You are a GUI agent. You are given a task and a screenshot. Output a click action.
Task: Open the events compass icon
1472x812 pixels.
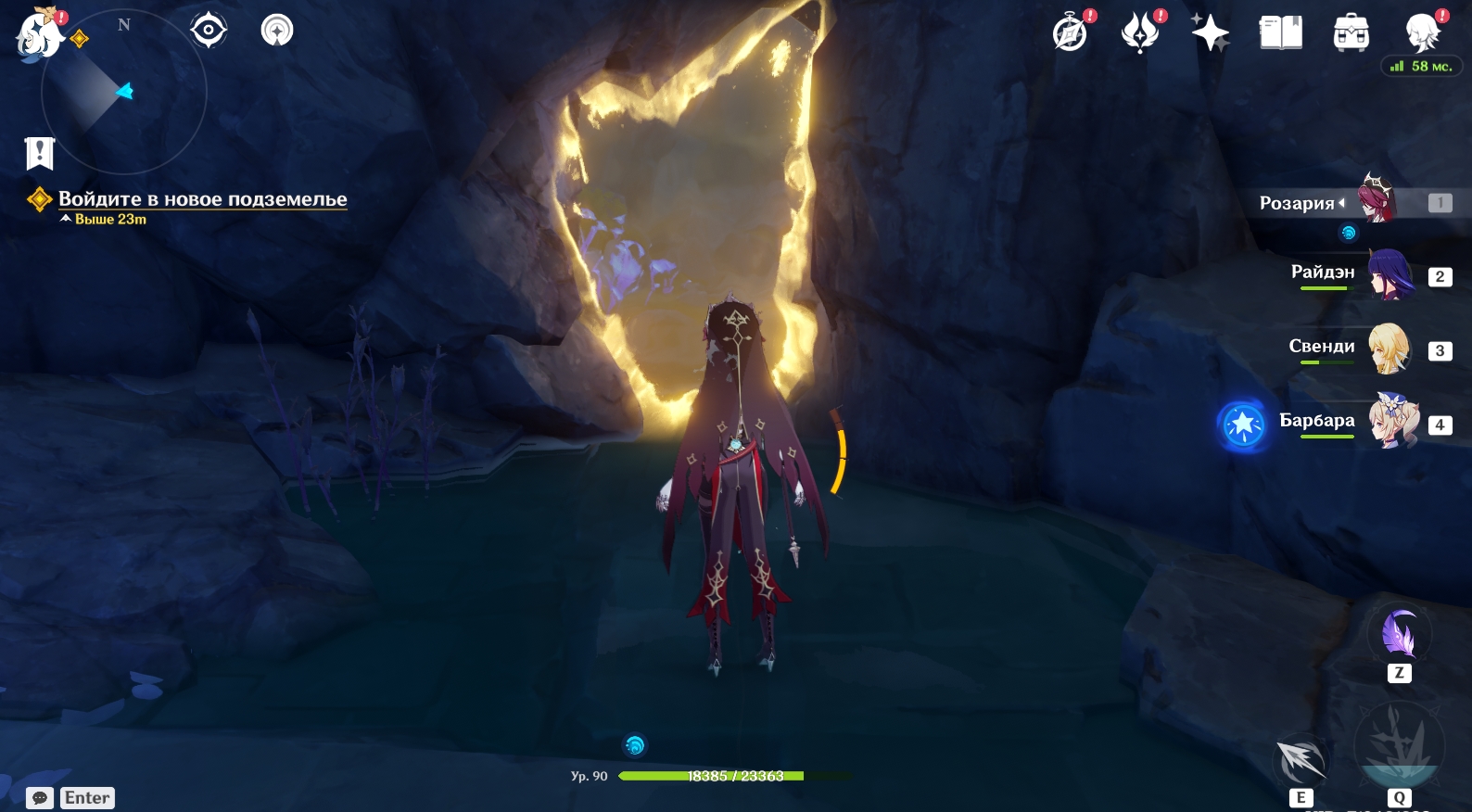click(1071, 33)
